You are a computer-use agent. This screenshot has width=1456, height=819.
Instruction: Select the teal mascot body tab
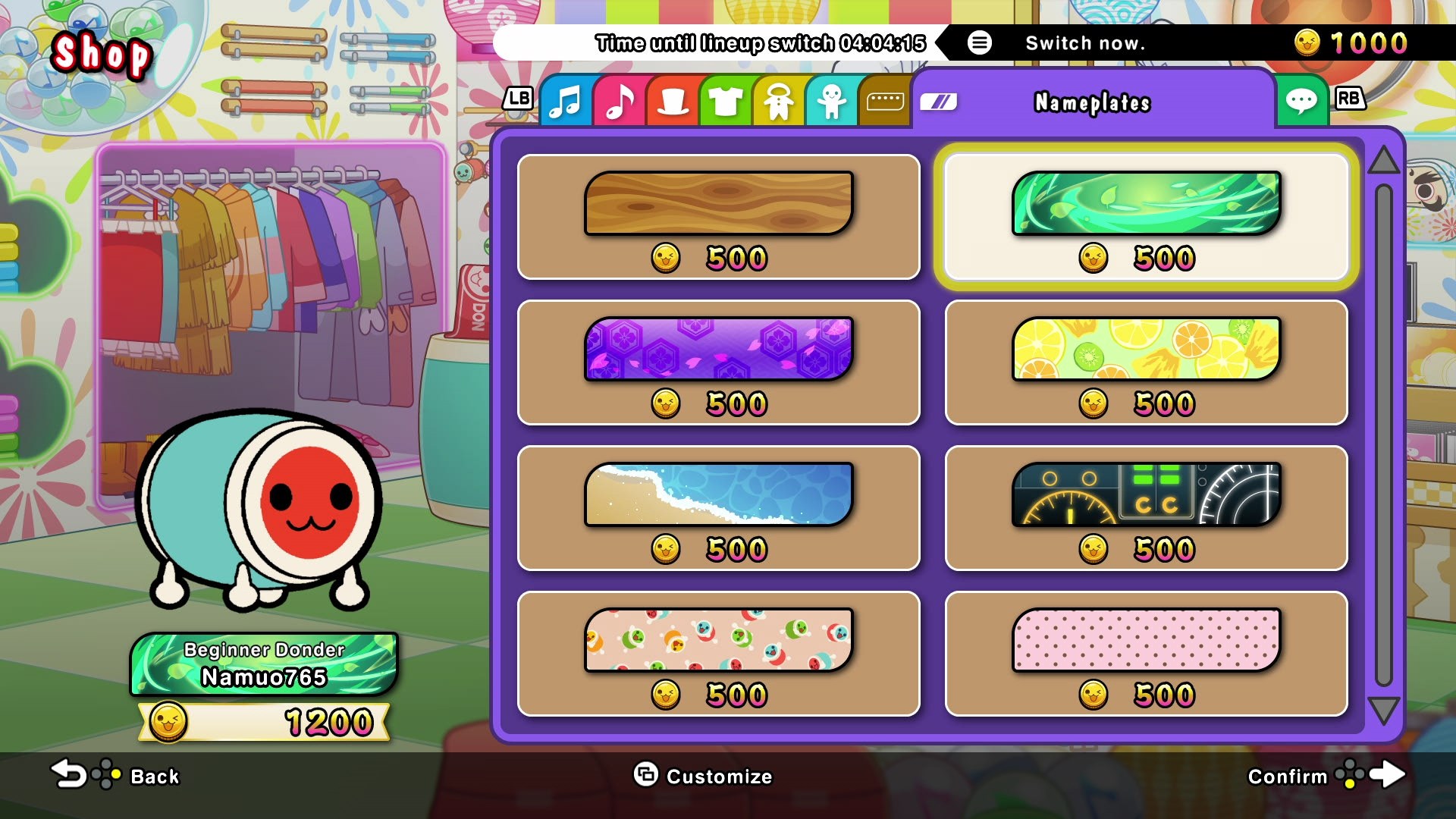[x=830, y=101]
